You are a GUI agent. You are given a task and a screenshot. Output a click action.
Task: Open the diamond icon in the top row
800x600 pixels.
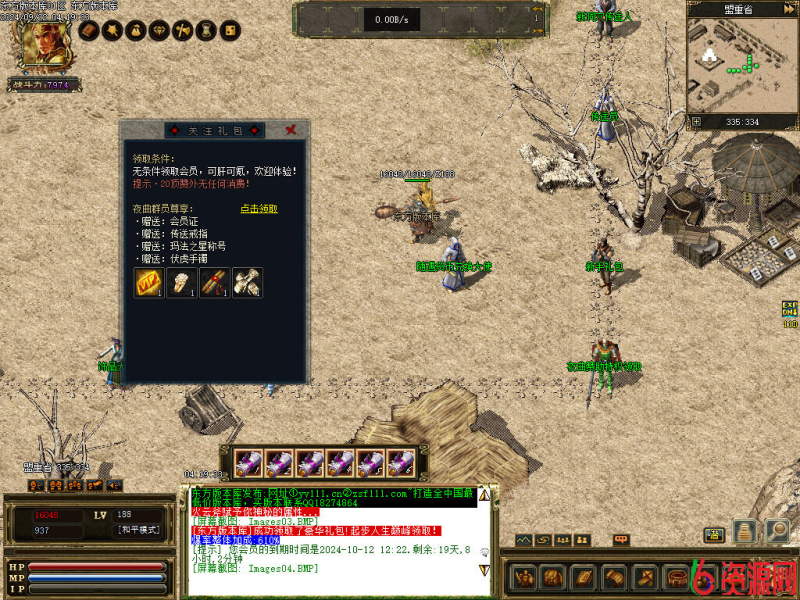[x=157, y=31]
